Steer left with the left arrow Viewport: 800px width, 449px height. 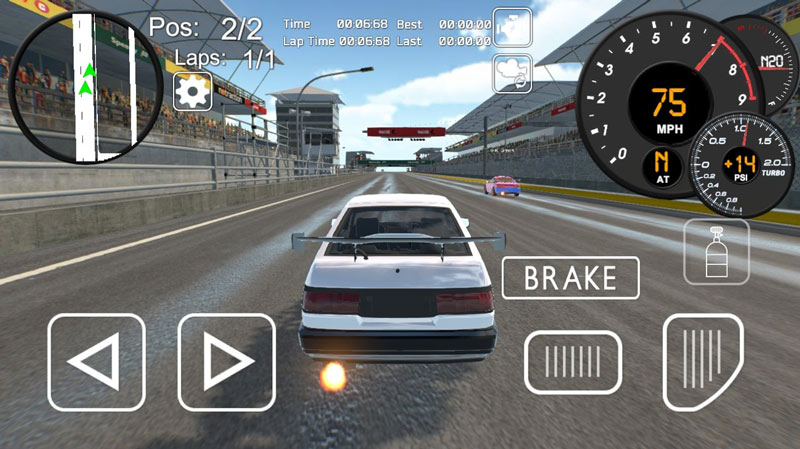point(97,362)
